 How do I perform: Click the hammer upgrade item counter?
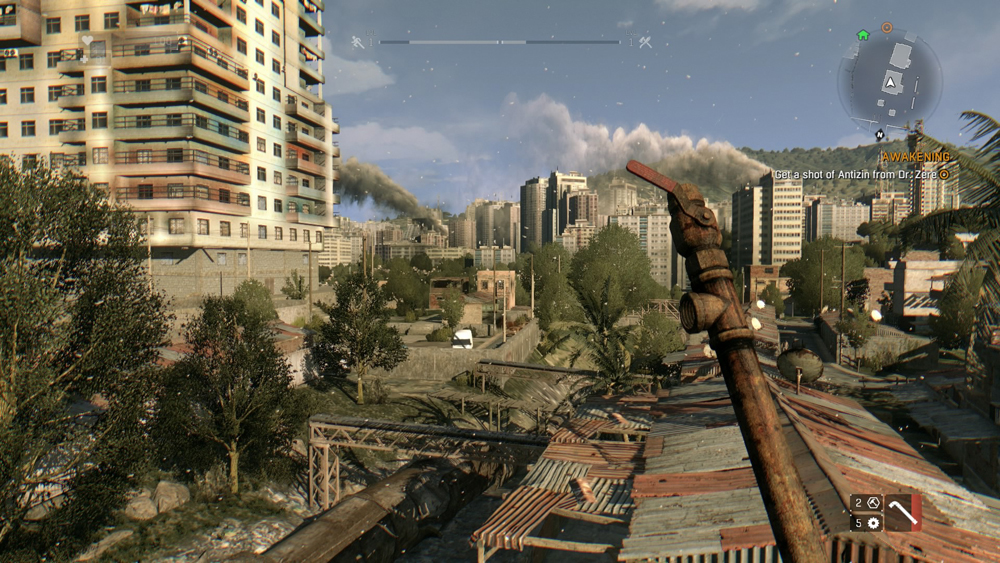coord(866,503)
